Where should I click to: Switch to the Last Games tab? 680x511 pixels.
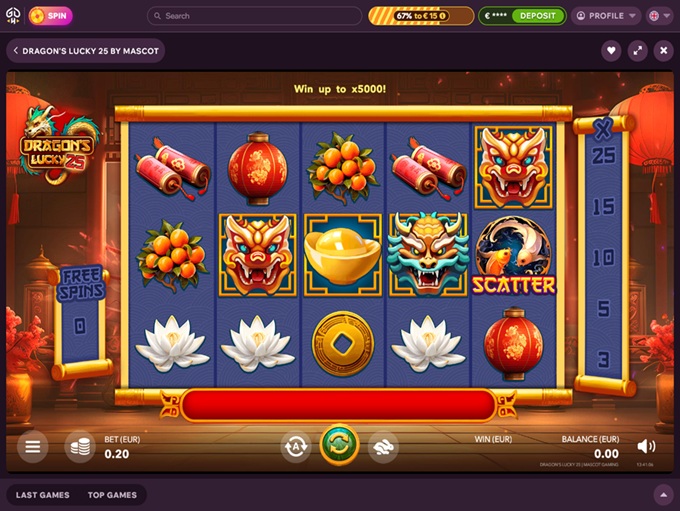point(42,495)
